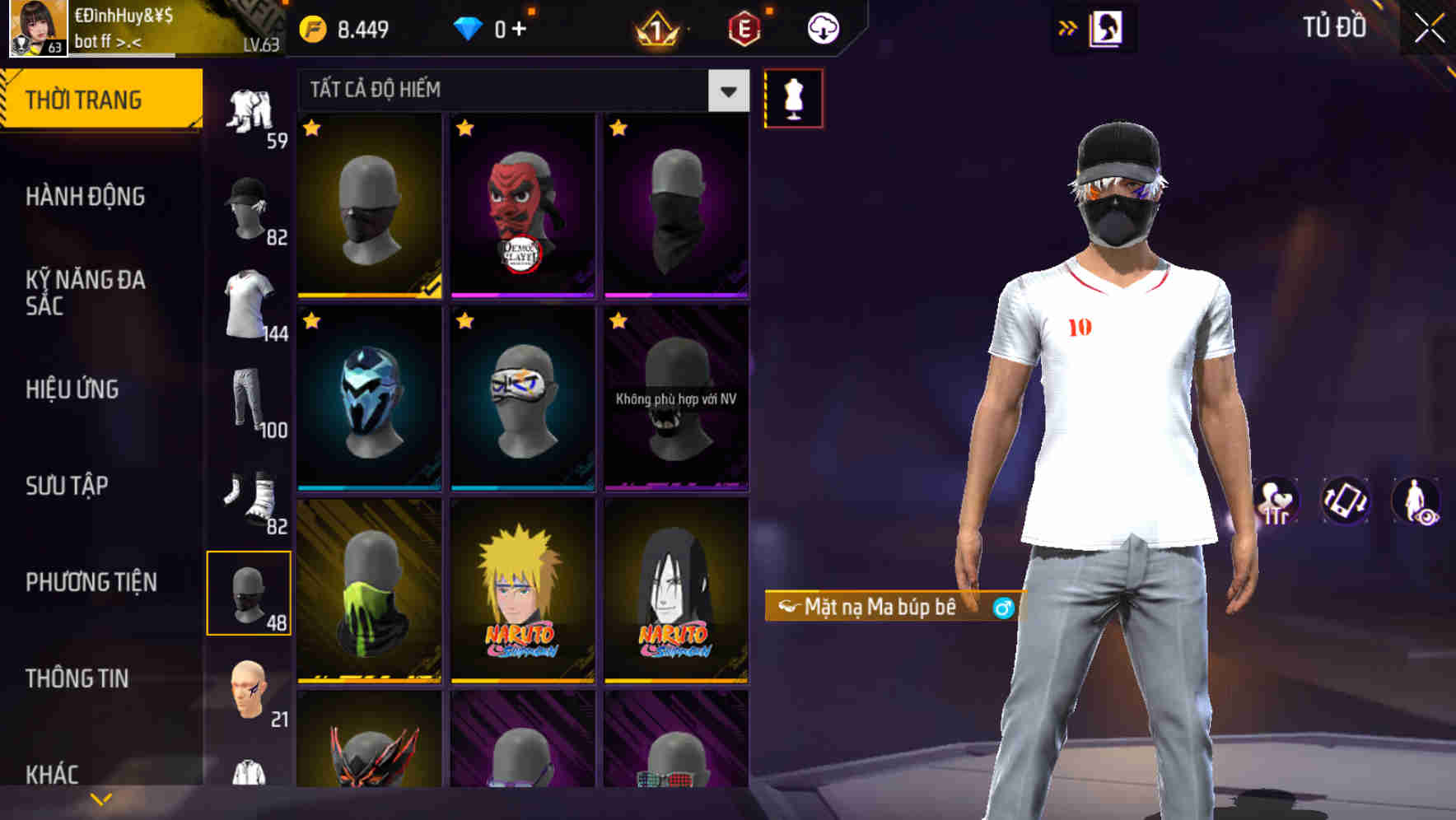Click the mannequin try-on icon above the character

coord(795,97)
